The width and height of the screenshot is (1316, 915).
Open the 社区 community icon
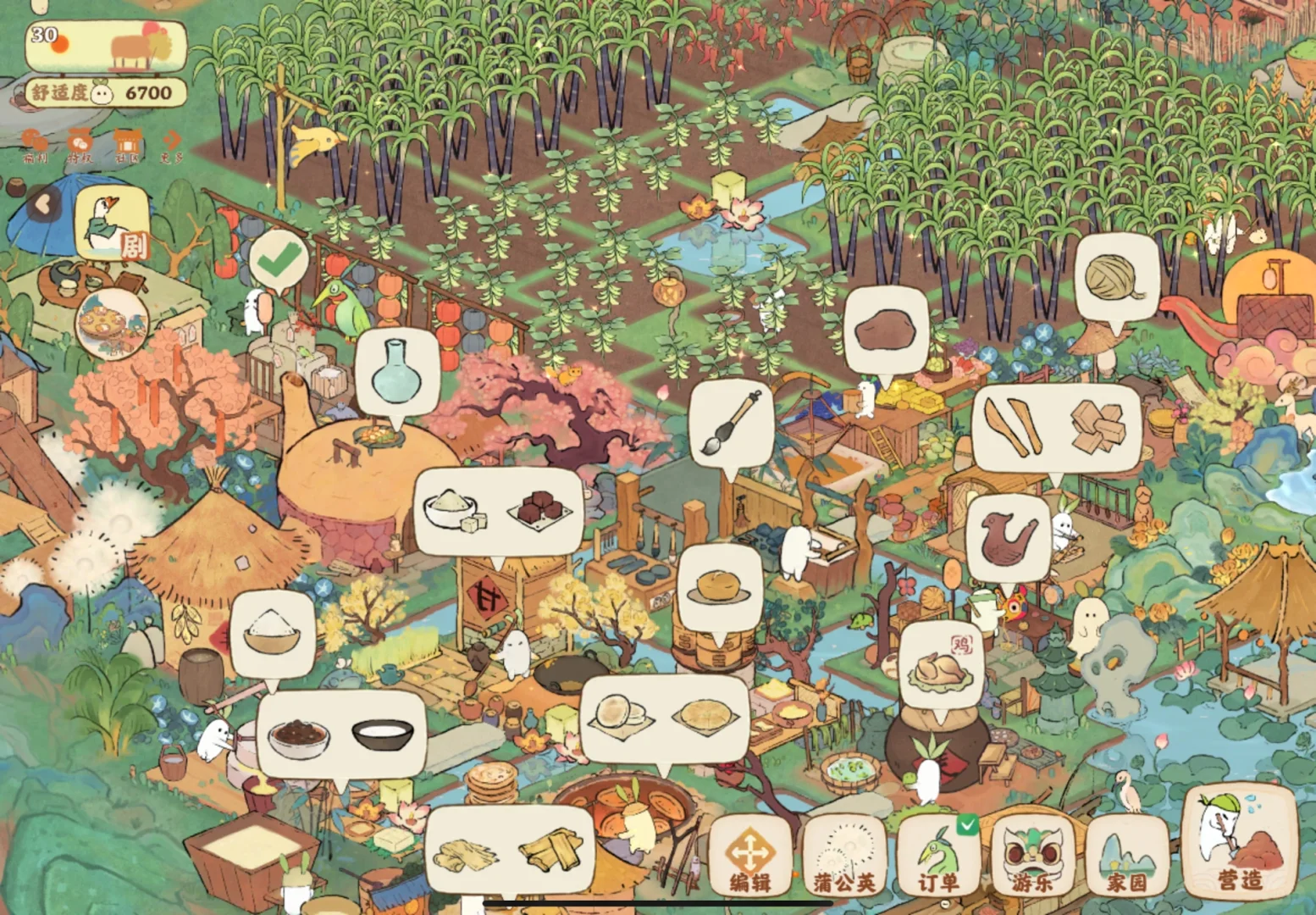pos(126,146)
